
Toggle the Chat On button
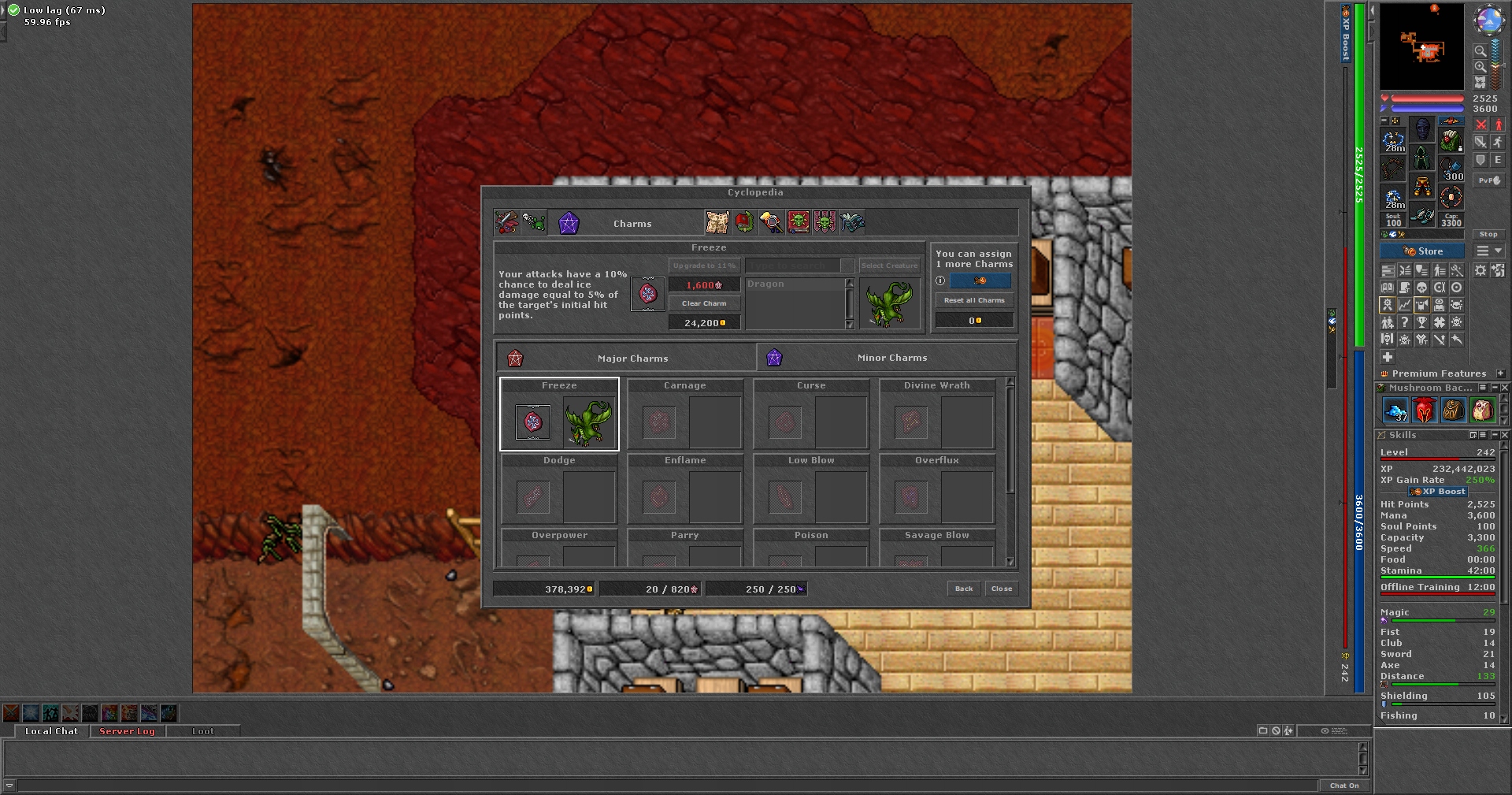pyautogui.click(x=1343, y=786)
